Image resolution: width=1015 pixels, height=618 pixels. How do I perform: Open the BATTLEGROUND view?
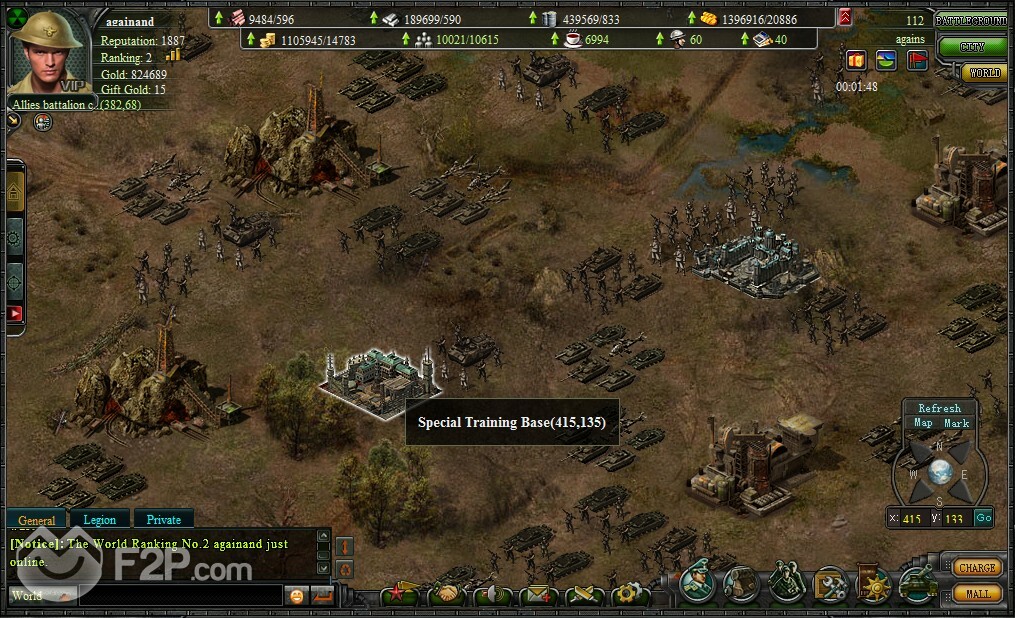(x=971, y=20)
